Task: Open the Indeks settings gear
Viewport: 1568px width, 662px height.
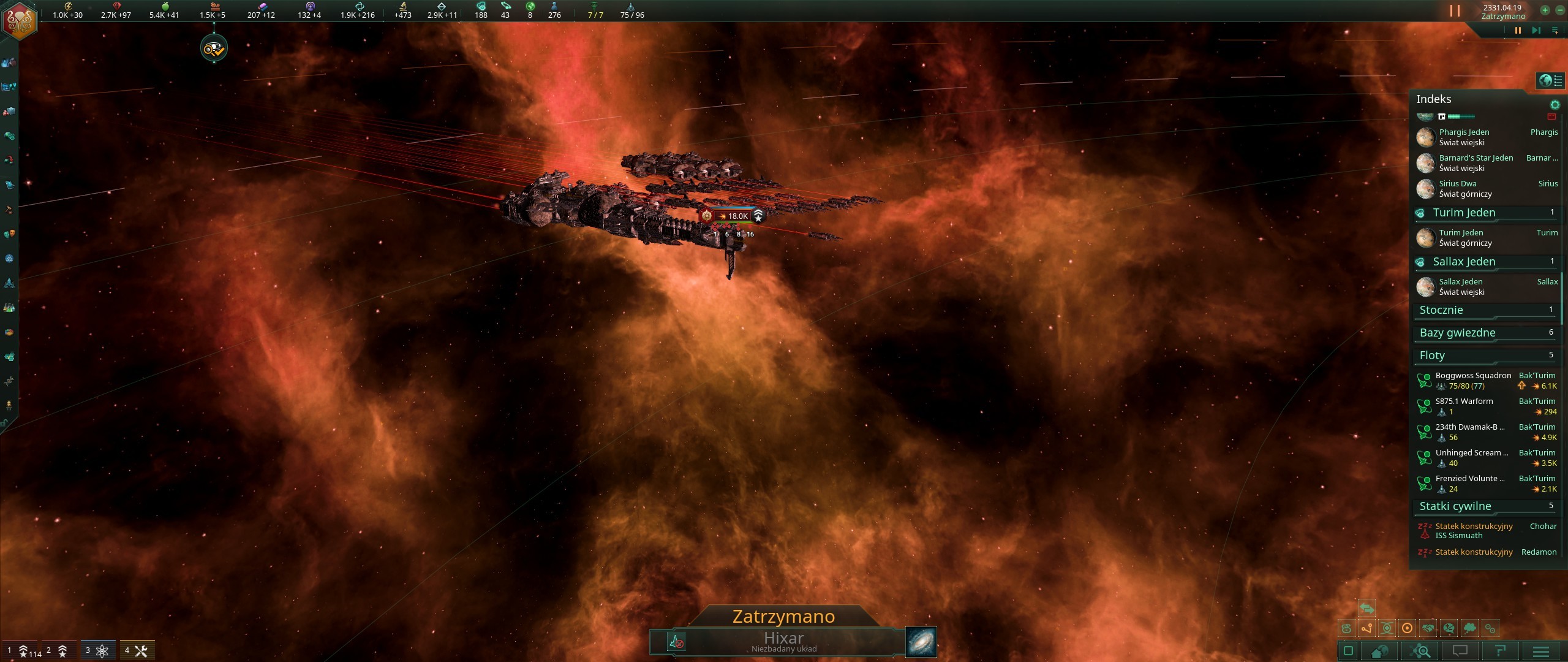Action: pos(1555,104)
